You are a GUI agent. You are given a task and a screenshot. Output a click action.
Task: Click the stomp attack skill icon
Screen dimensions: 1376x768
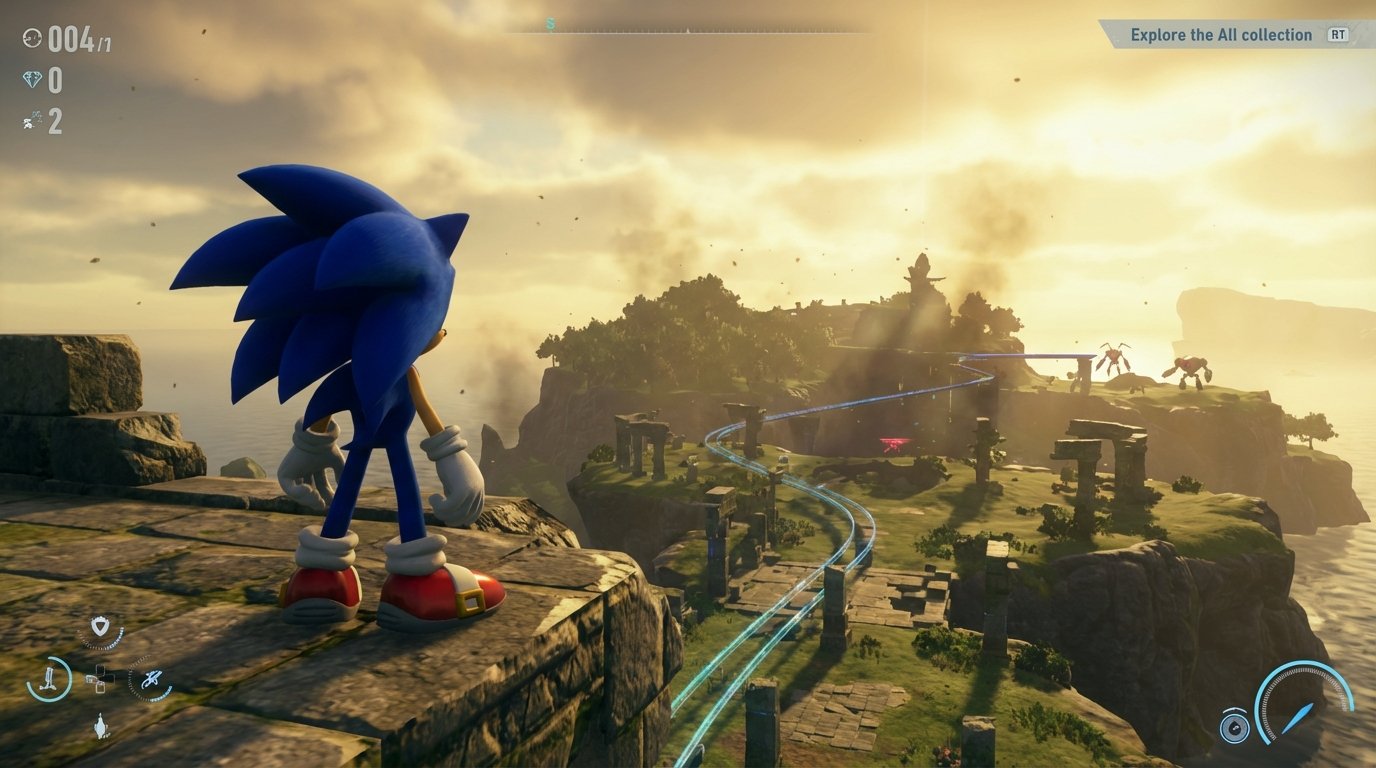click(x=101, y=725)
